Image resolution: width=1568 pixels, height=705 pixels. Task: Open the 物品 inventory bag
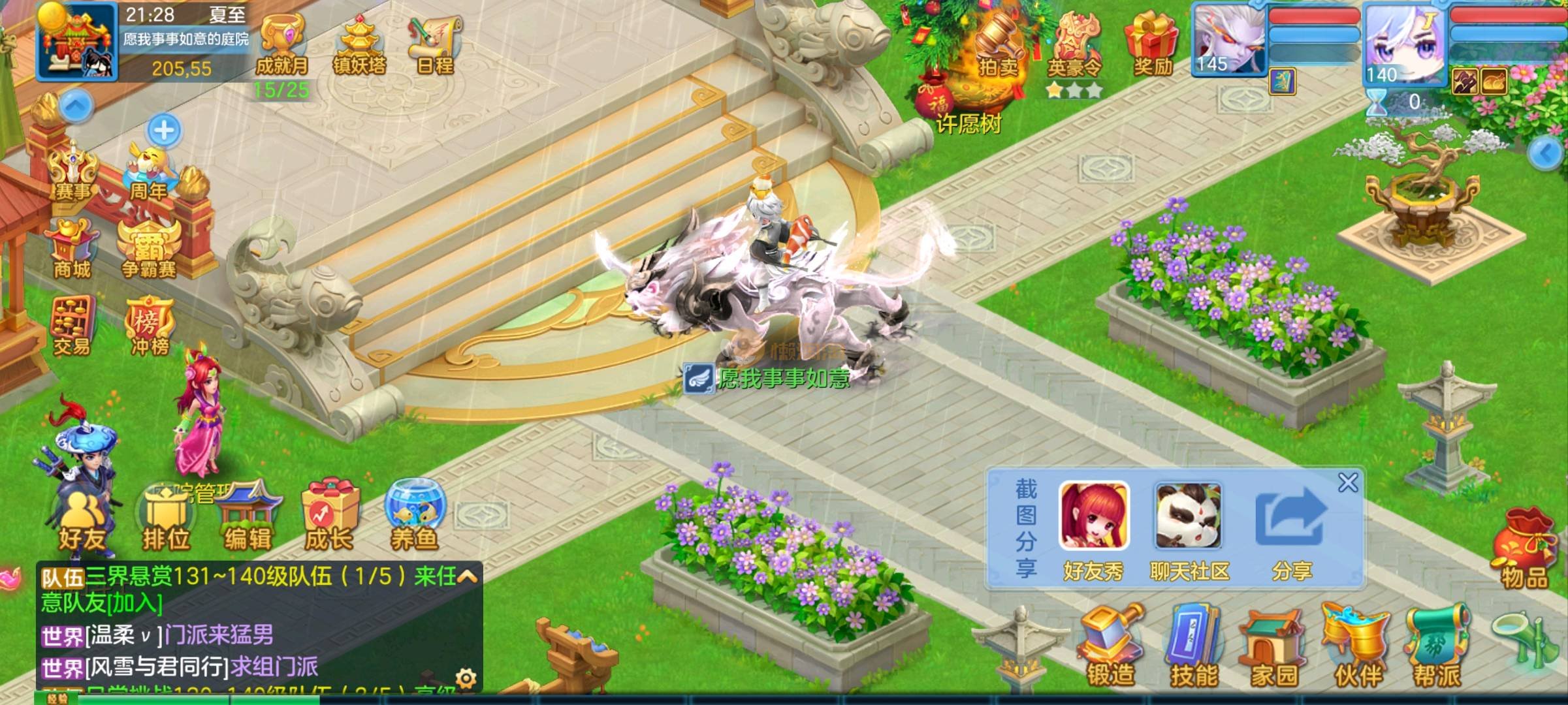point(1524,550)
